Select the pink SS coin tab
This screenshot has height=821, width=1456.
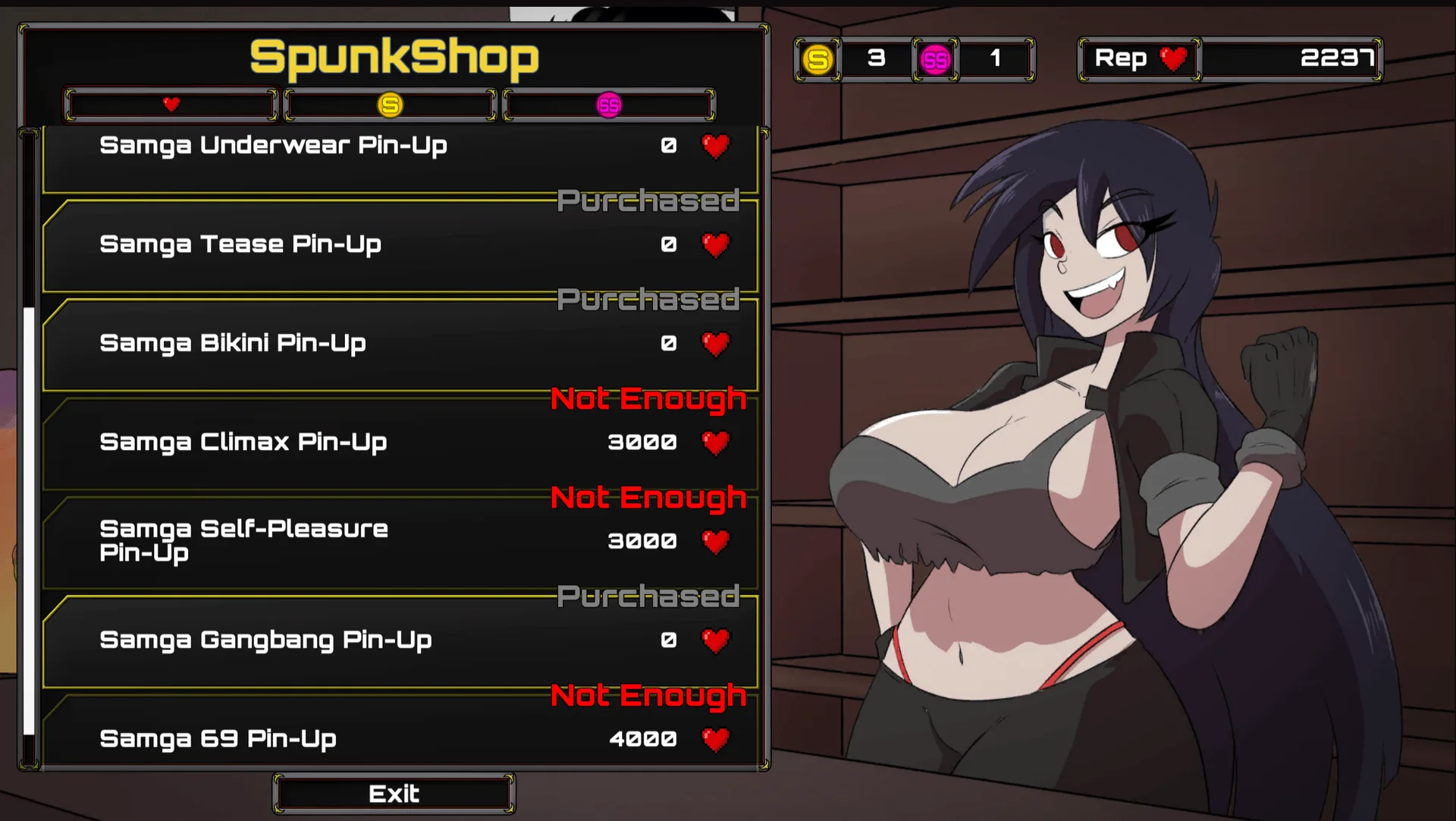(609, 105)
